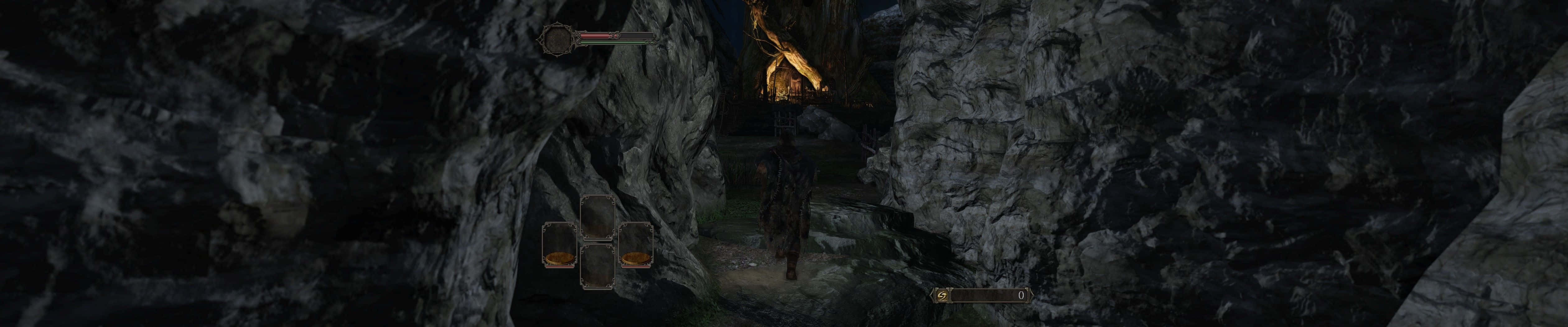Click the orange lifegem icon in the left slot
Screen dimensions: 1568x327
pos(559,258)
